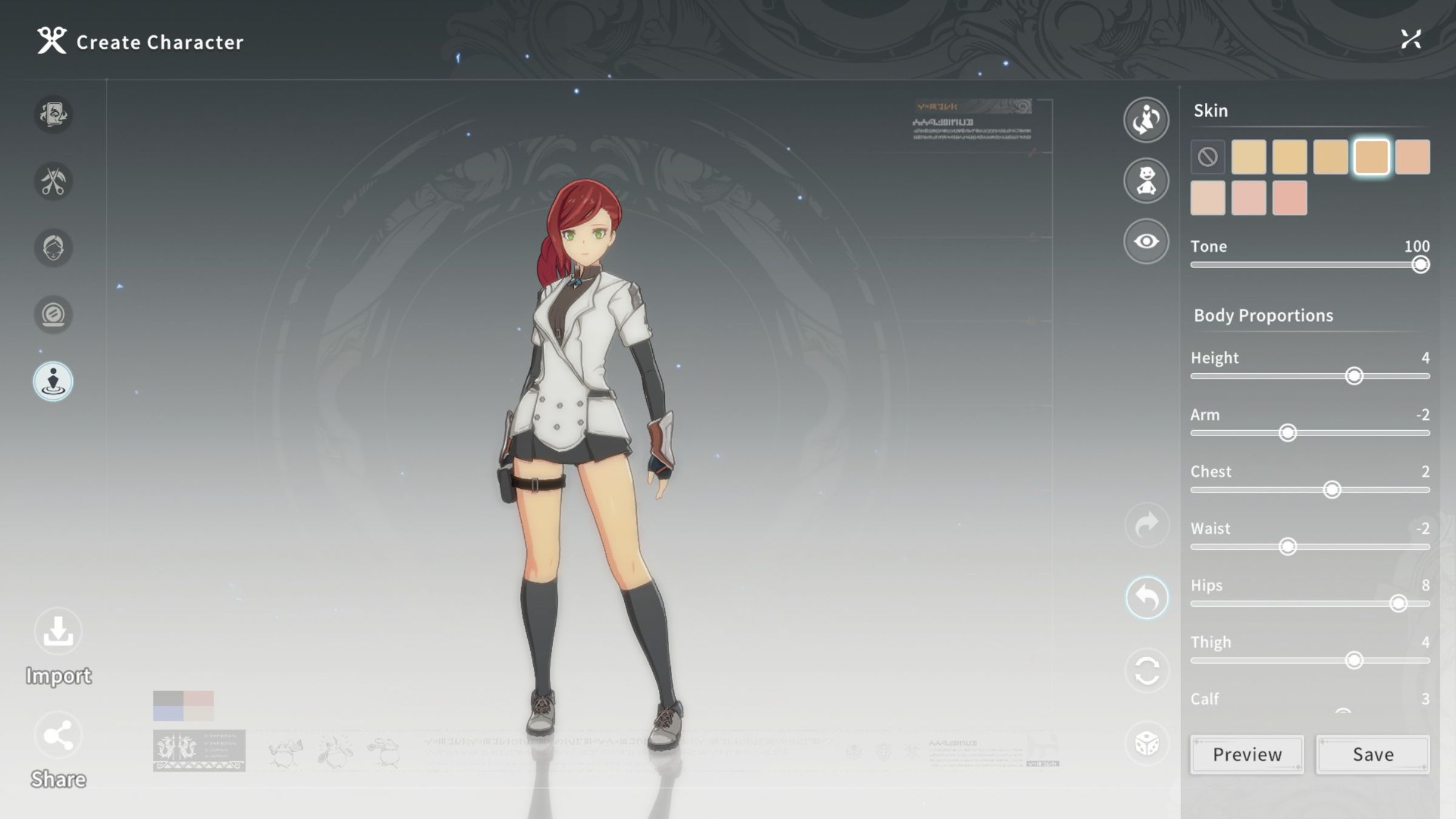Viewport: 1456px width, 819px height.
Task: Open the hairstyle customization panel
Action: coord(53,181)
